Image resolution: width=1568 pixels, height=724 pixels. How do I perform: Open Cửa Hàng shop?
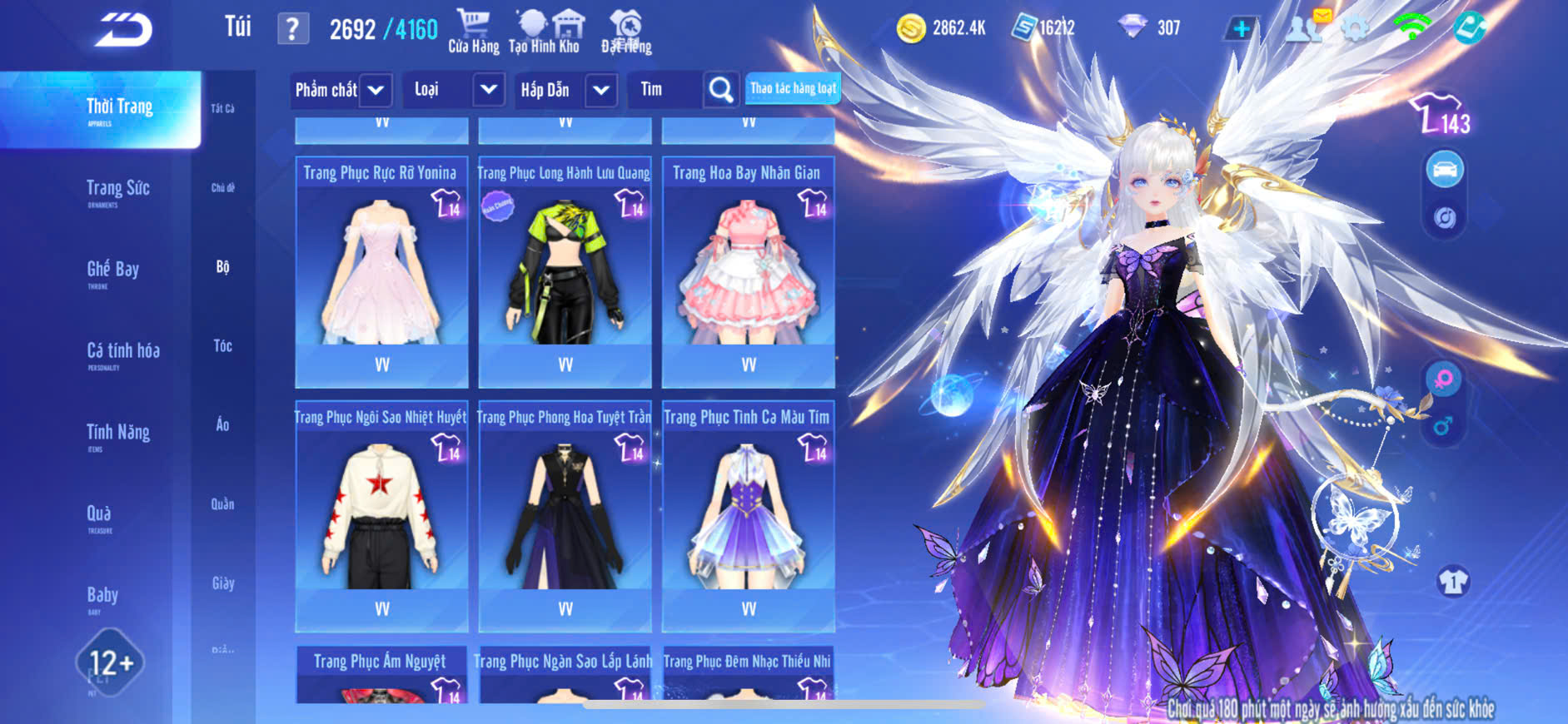[x=473, y=32]
